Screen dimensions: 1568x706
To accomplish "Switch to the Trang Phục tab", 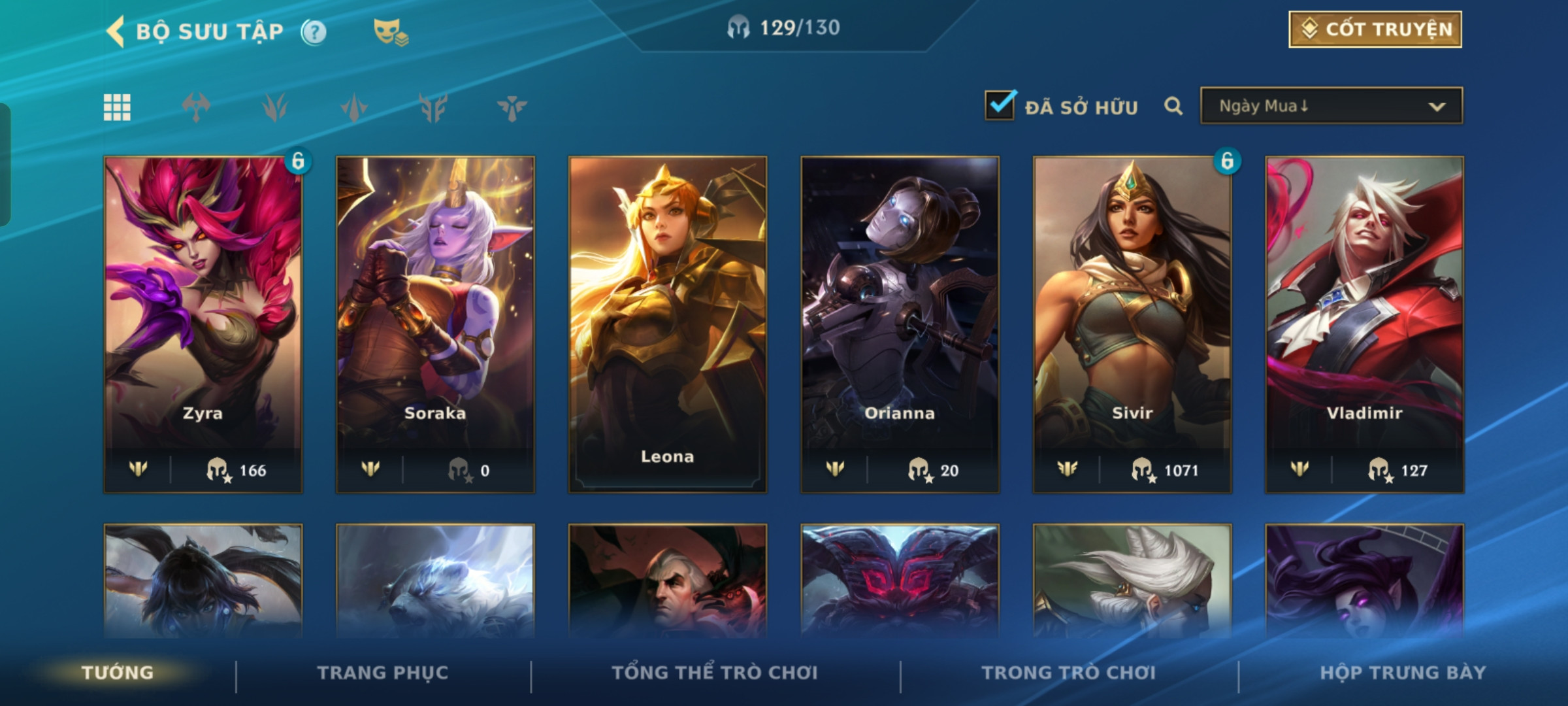I will 383,673.
